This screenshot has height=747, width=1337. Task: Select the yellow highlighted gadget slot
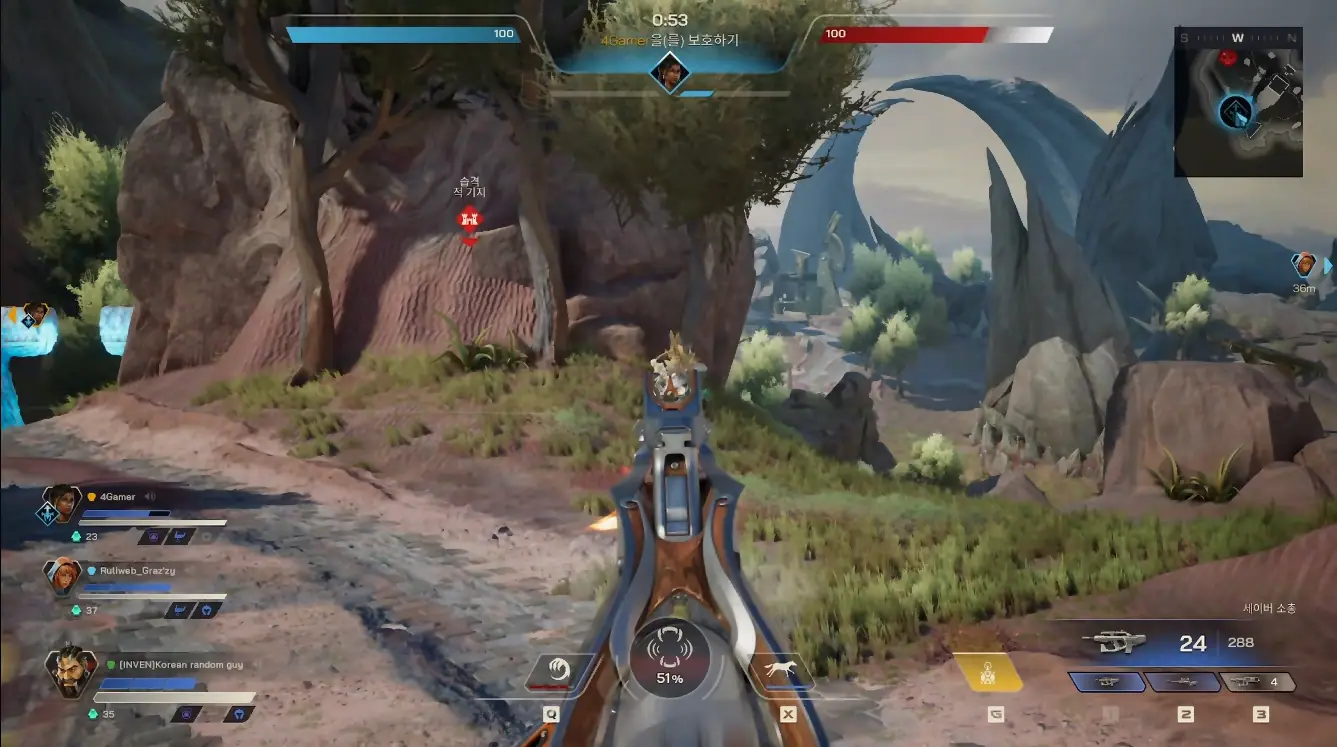point(987,673)
